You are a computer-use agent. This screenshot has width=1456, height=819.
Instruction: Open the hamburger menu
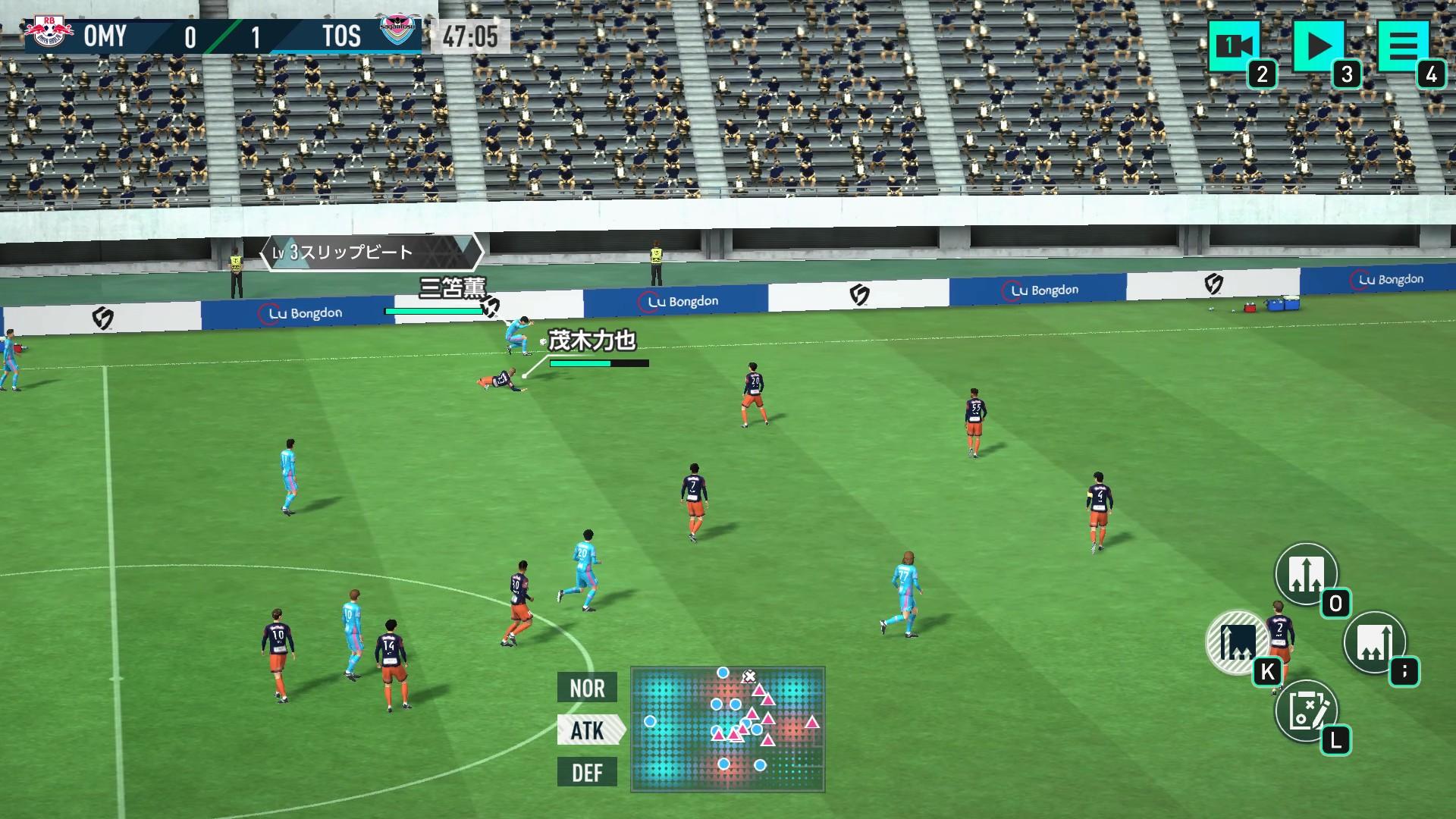1403,46
